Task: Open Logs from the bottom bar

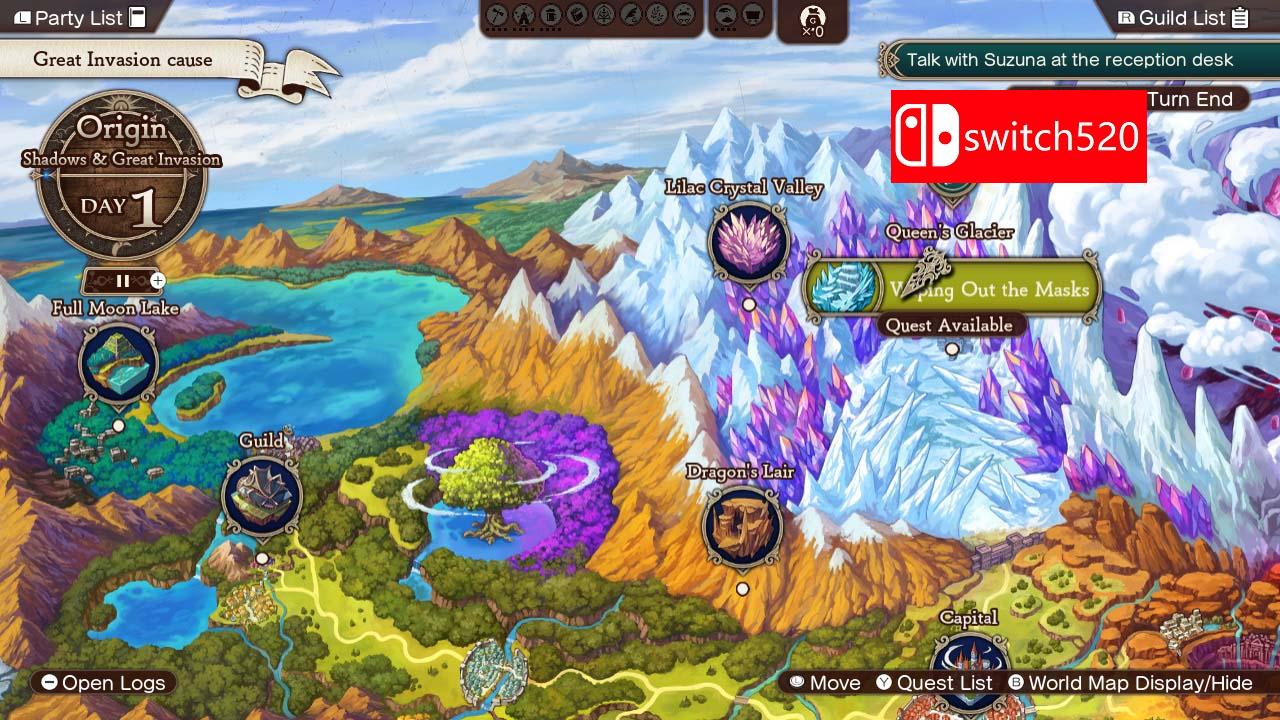Action: tap(103, 683)
